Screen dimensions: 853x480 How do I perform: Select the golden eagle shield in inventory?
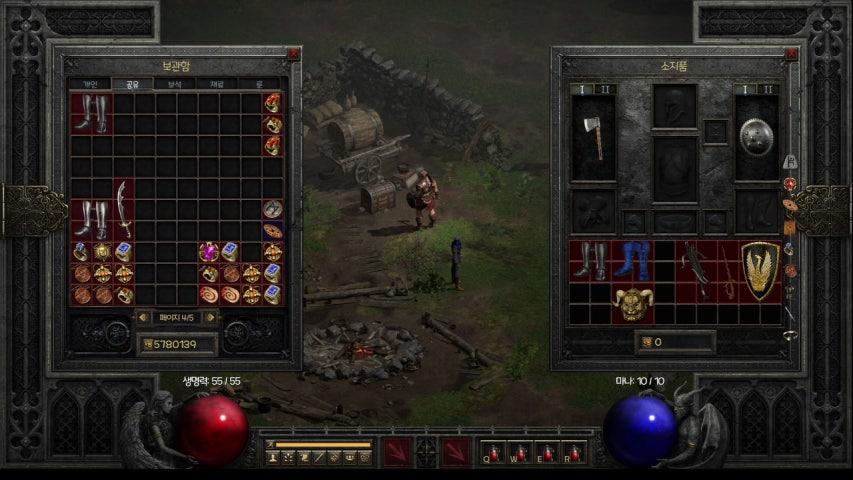click(x=761, y=270)
